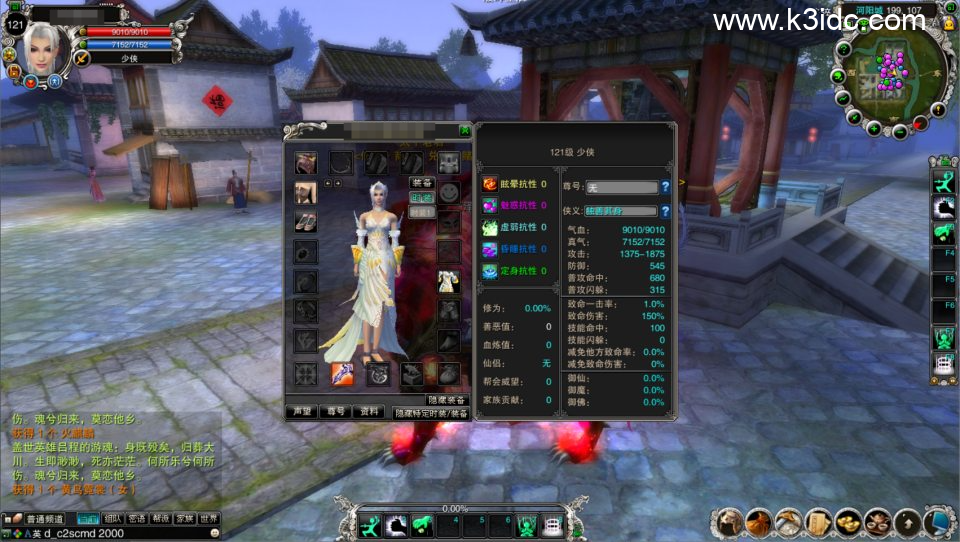Open the gold ingot shop menu icon
Screen dimensions: 960x542
(849, 521)
